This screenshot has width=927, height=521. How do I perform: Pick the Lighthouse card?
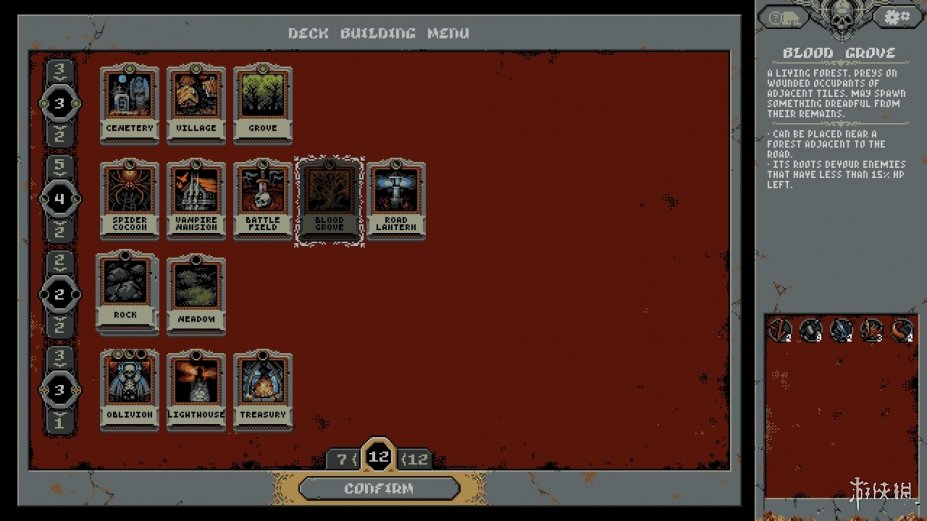click(x=196, y=389)
